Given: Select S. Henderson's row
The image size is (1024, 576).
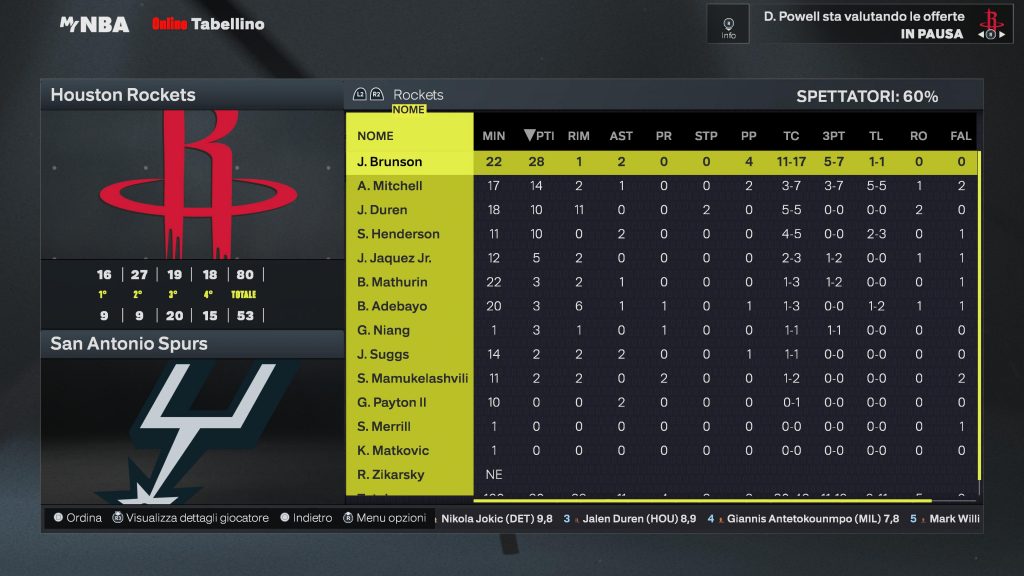Looking at the screenshot, I should (398, 234).
